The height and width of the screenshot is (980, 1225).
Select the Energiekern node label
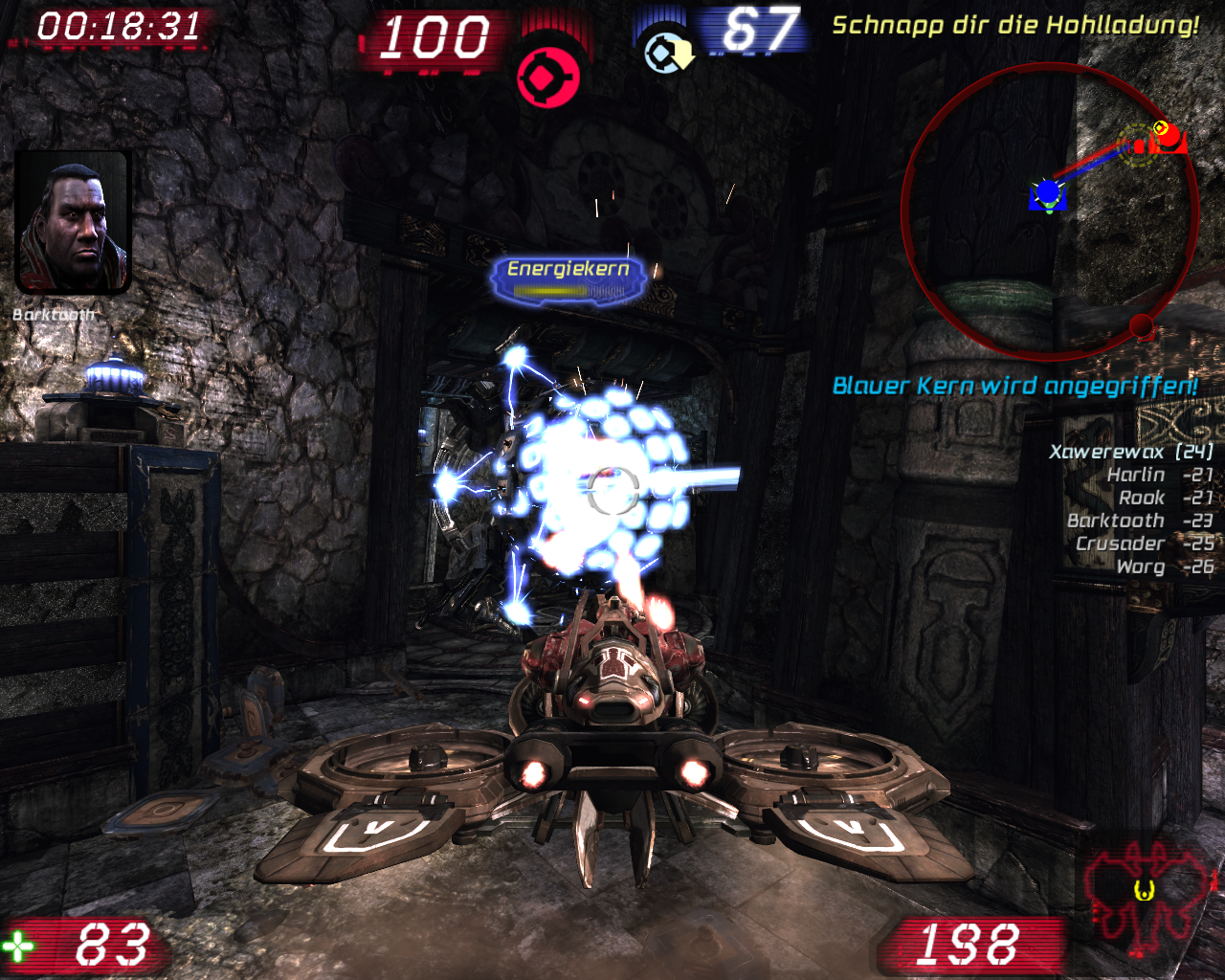click(x=568, y=269)
